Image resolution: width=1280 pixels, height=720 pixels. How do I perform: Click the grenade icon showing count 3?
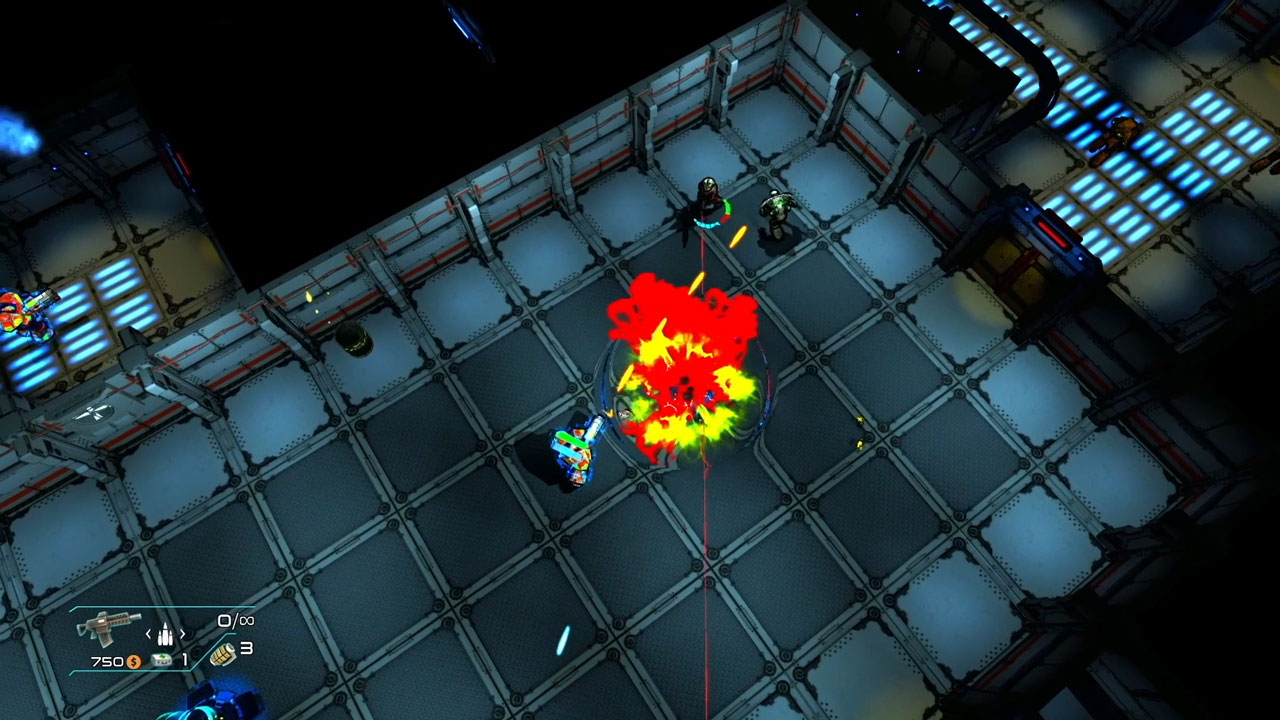[x=223, y=655]
